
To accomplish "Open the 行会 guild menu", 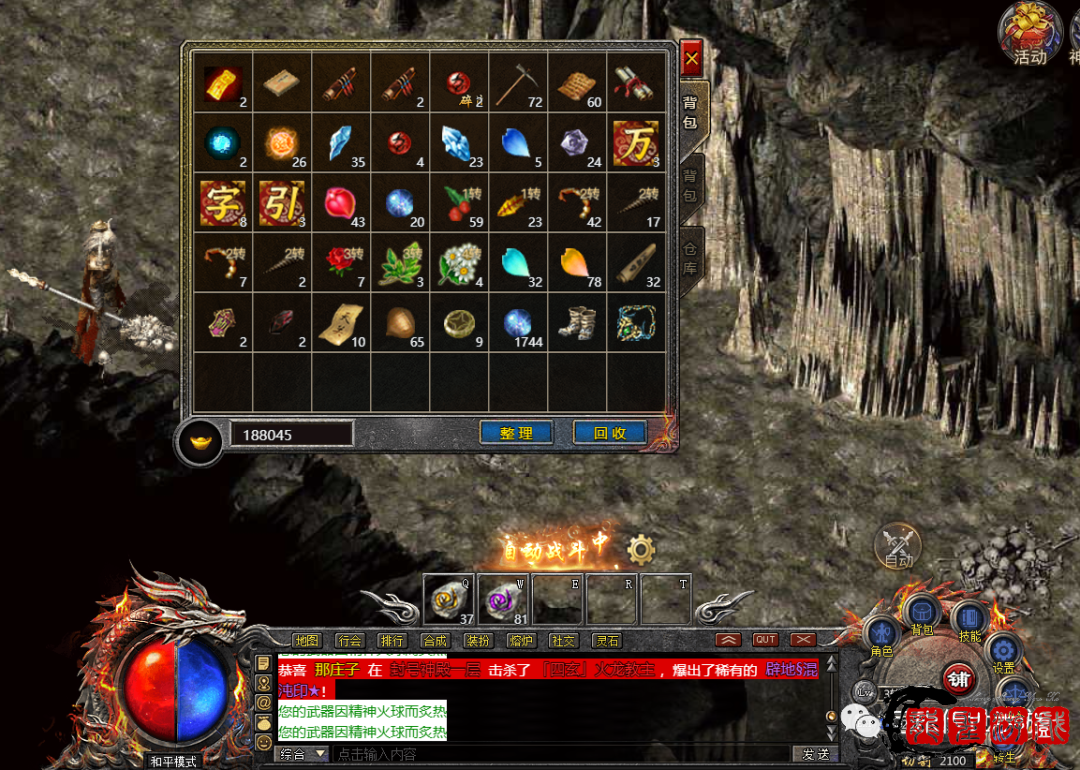I will click(x=350, y=640).
